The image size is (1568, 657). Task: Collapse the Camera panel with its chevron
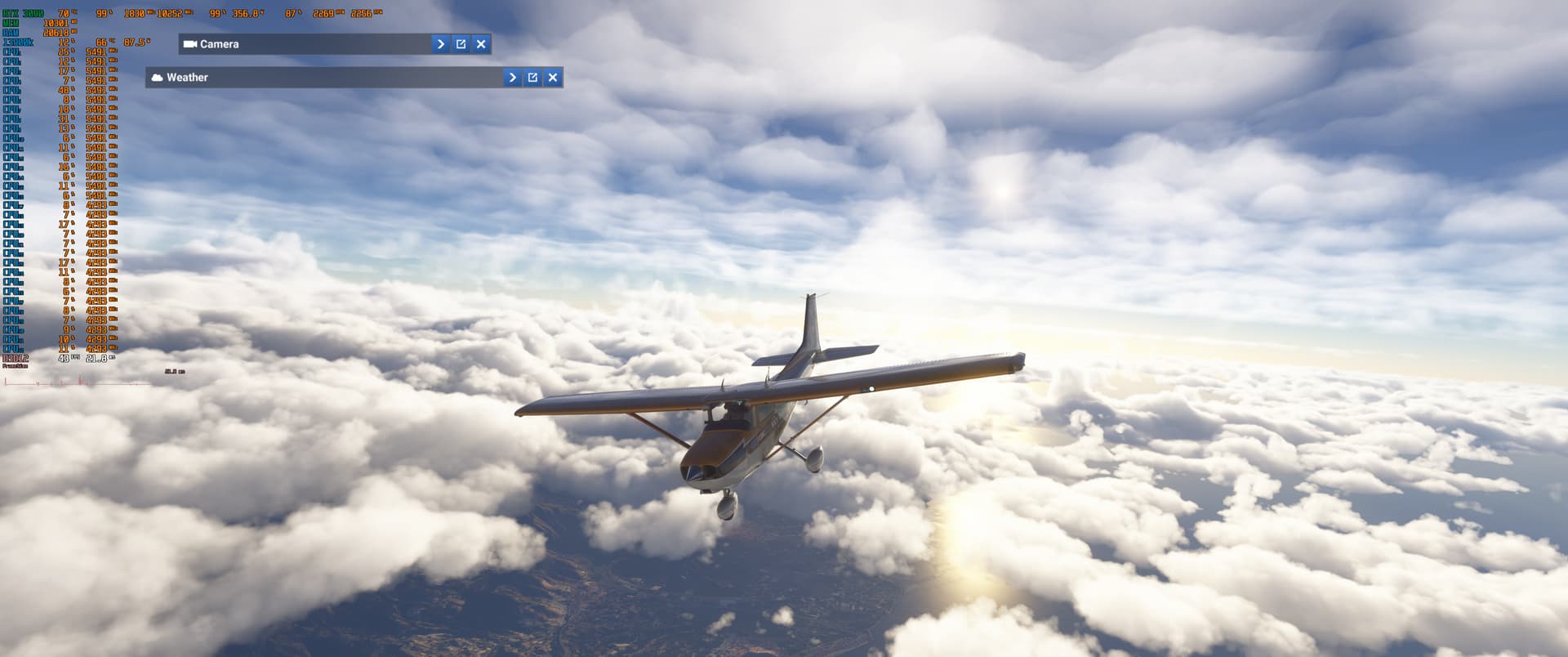440,44
